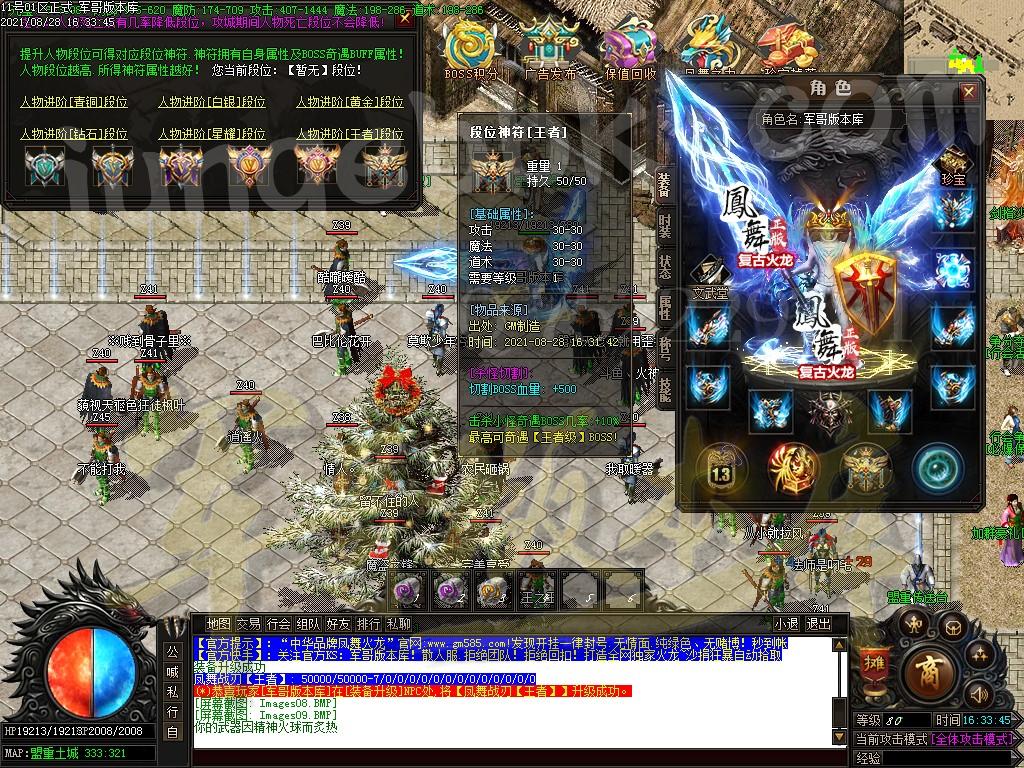Screen dimensions: 1024x768
Task: Switch to the 时装 tab
Action: point(665,224)
